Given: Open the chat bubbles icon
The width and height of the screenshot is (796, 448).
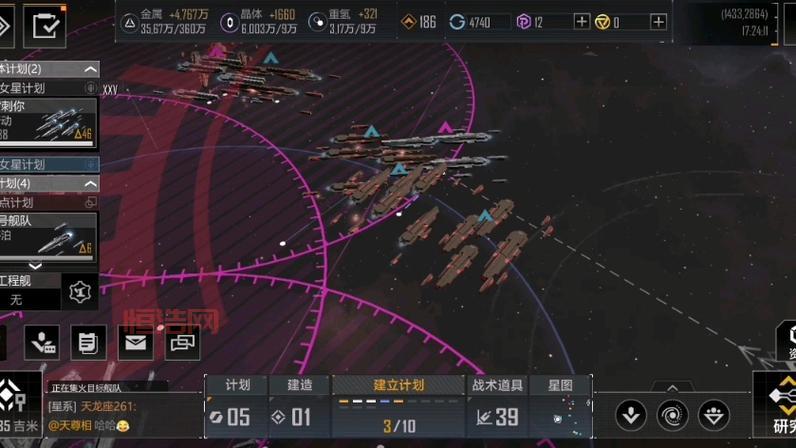Looking at the screenshot, I should [x=182, y=343].
